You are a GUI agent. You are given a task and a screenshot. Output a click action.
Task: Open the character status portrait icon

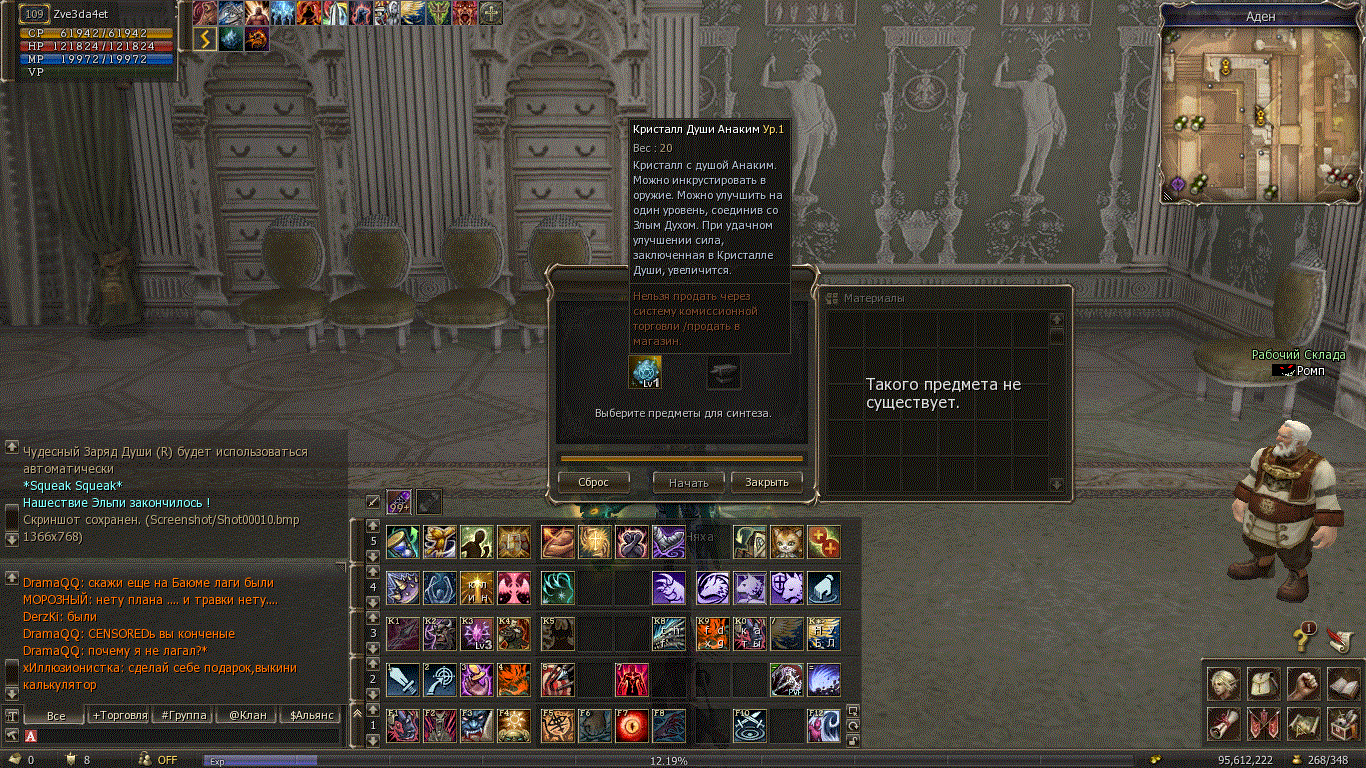(1224, 684)
